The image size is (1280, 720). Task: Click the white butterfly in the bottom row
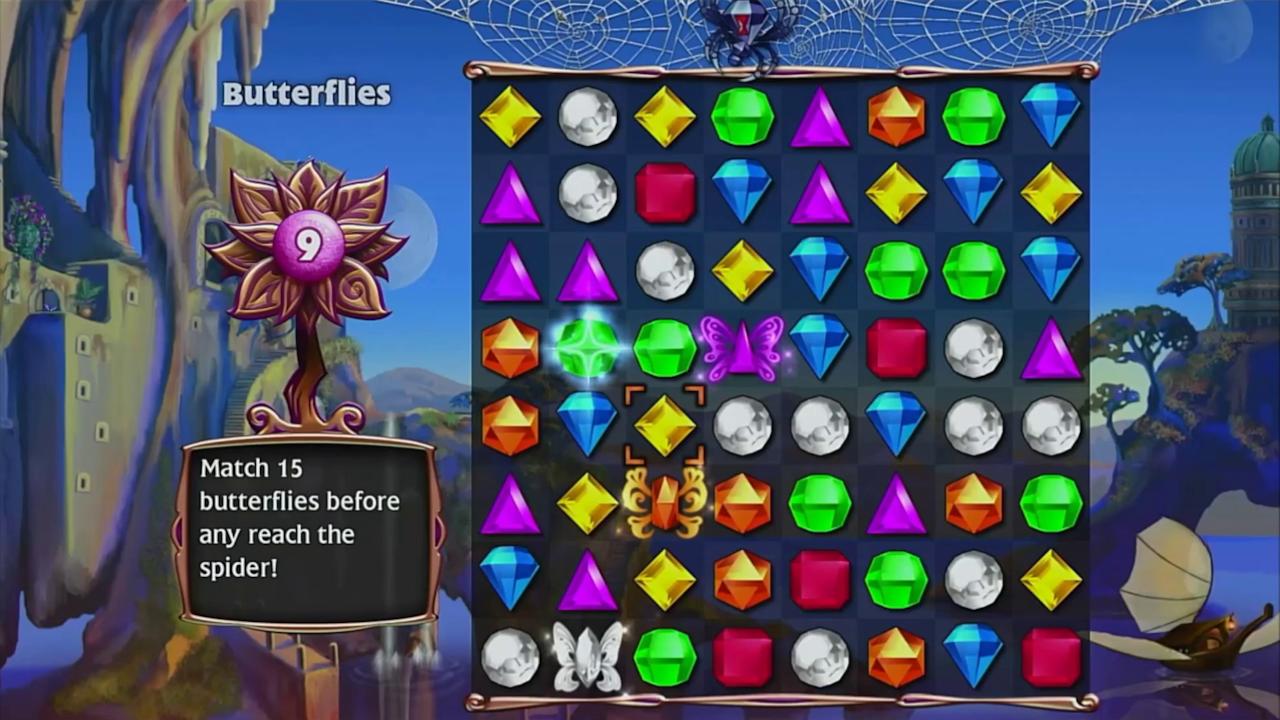tap(588, 655)
